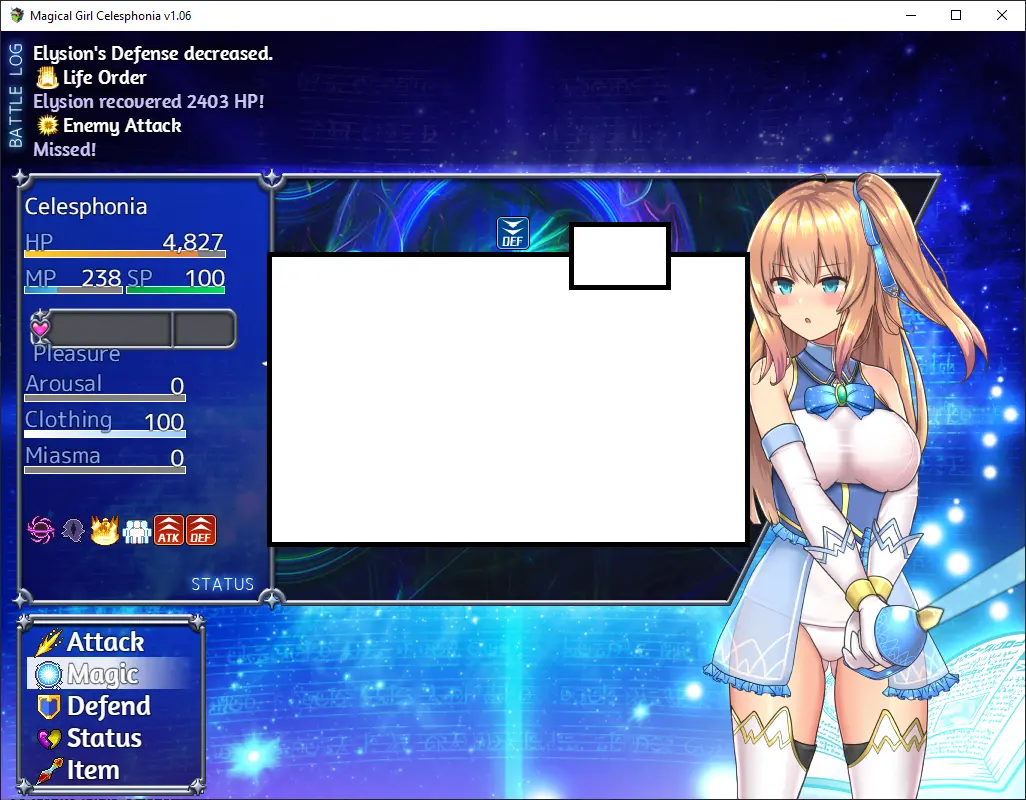Minimize the game window
This screenshot has height=800, width=1026.
pyautogui.click(x=910, y=15)
